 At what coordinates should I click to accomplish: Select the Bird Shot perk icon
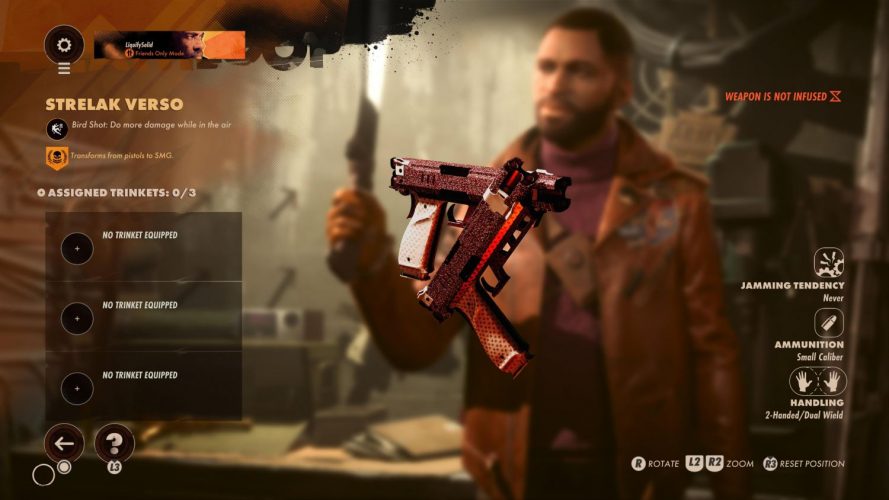56,128
